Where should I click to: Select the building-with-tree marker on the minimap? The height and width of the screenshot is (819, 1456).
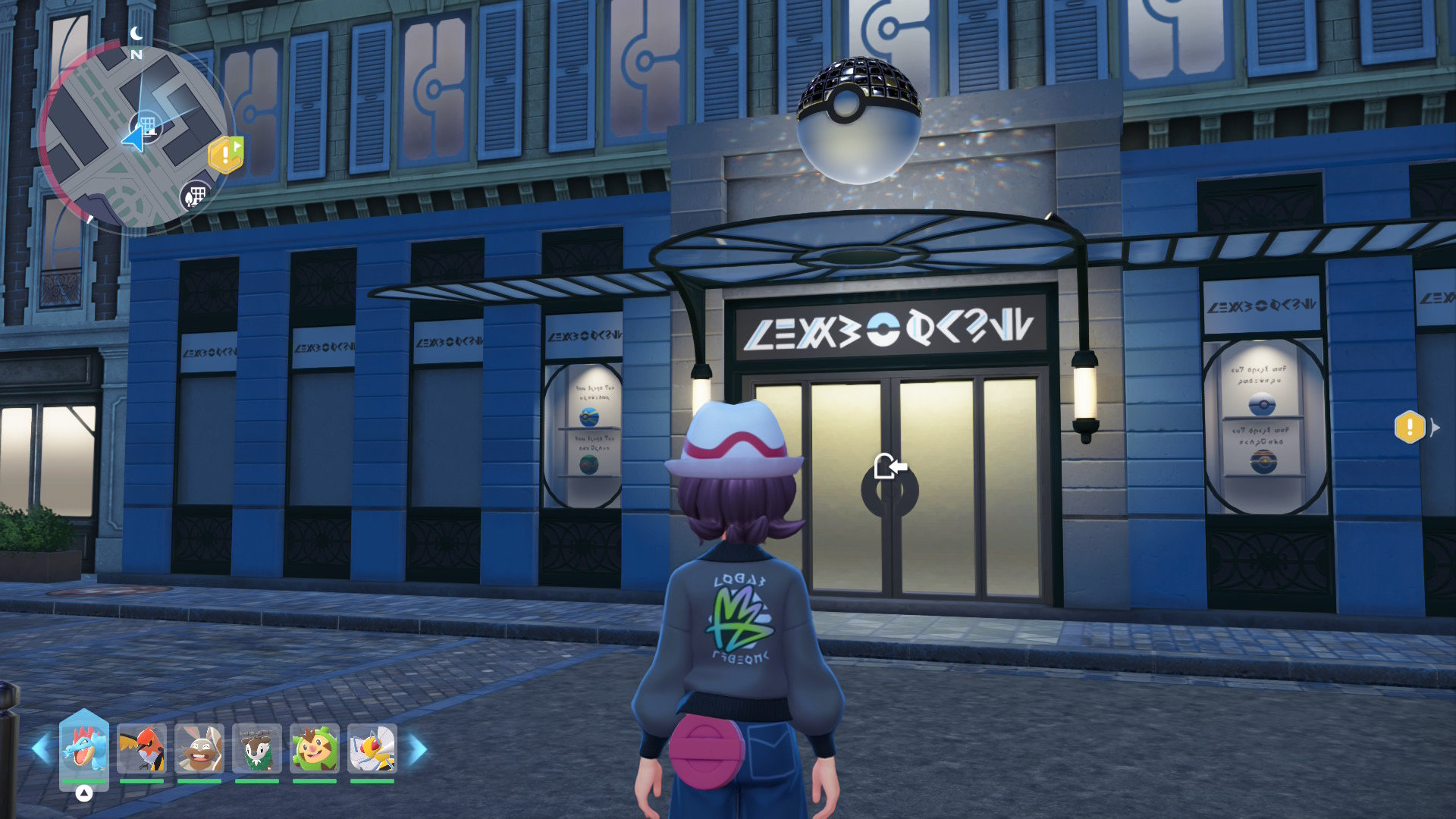(x=194, y=196)
